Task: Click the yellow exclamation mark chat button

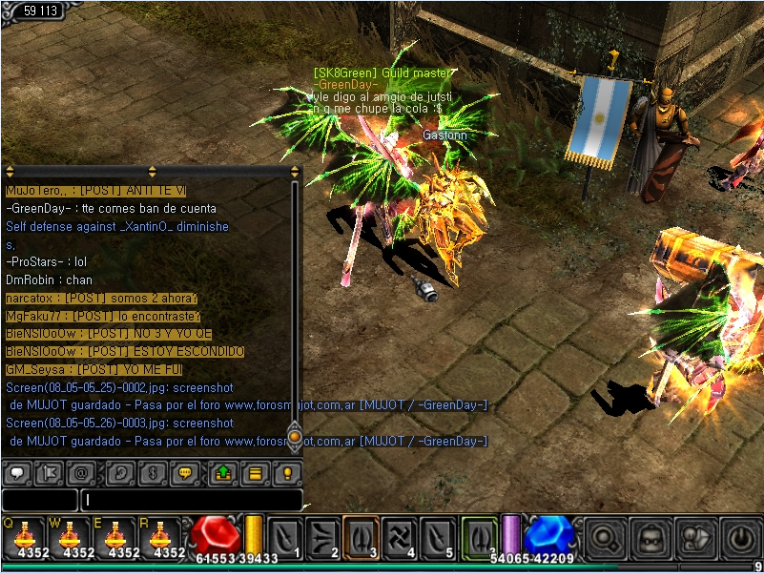Action: pyautogui.click(x=286, y=473)
